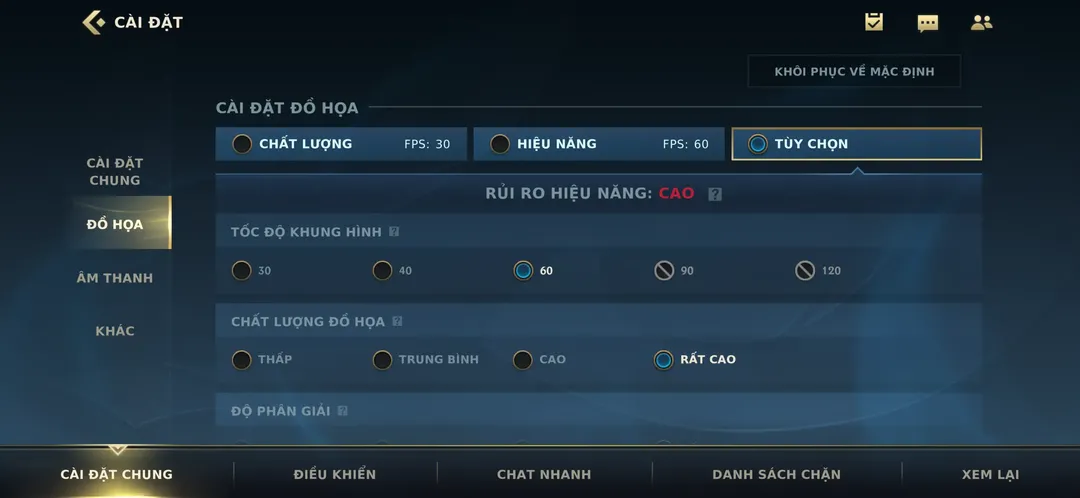This screenshot has height=498, width=1080.
Task: Set frame rate to 40
Action: coord(383,271)
